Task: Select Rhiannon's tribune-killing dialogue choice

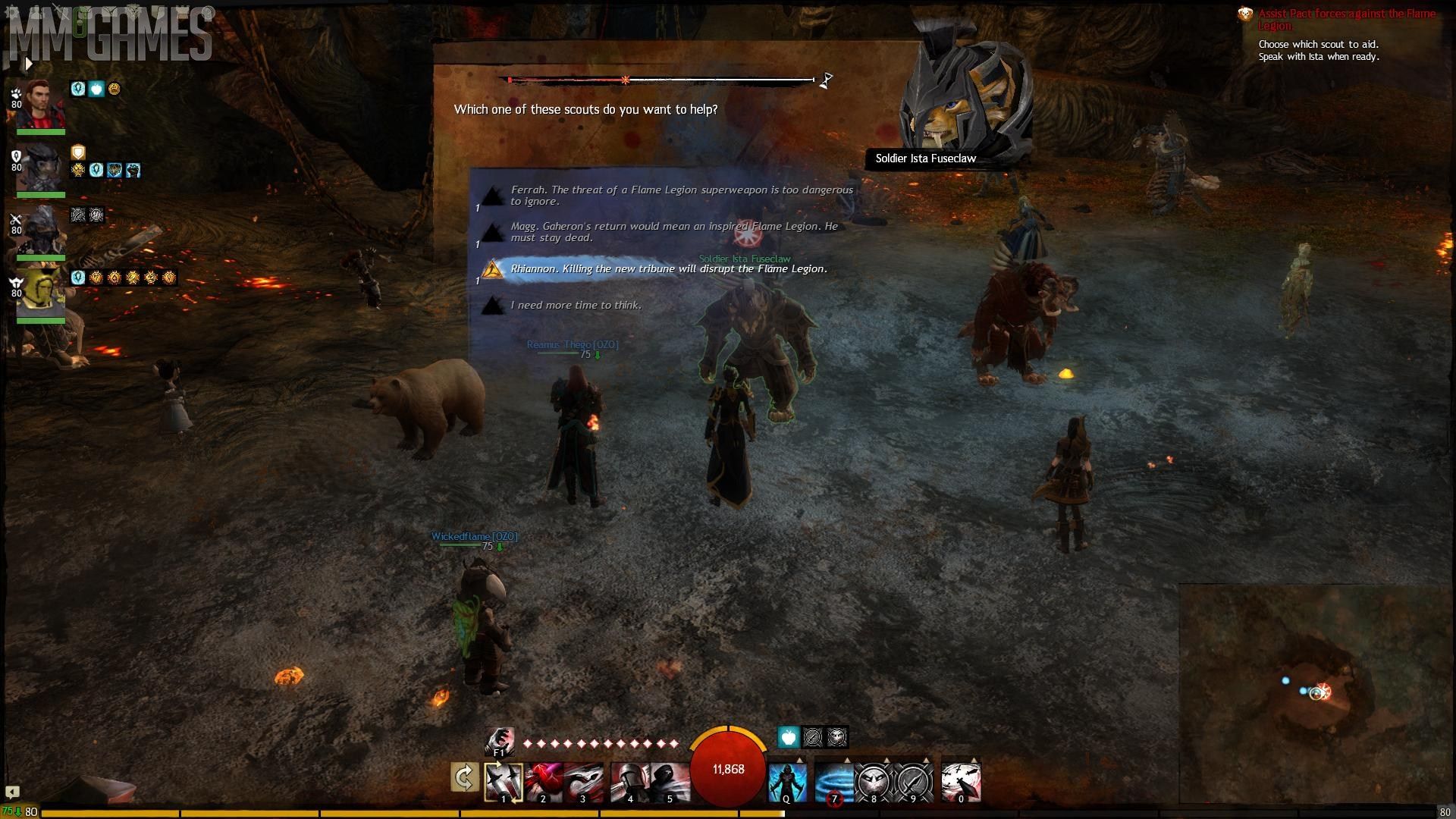Action: pyautogui.click(x=668, y=269)
